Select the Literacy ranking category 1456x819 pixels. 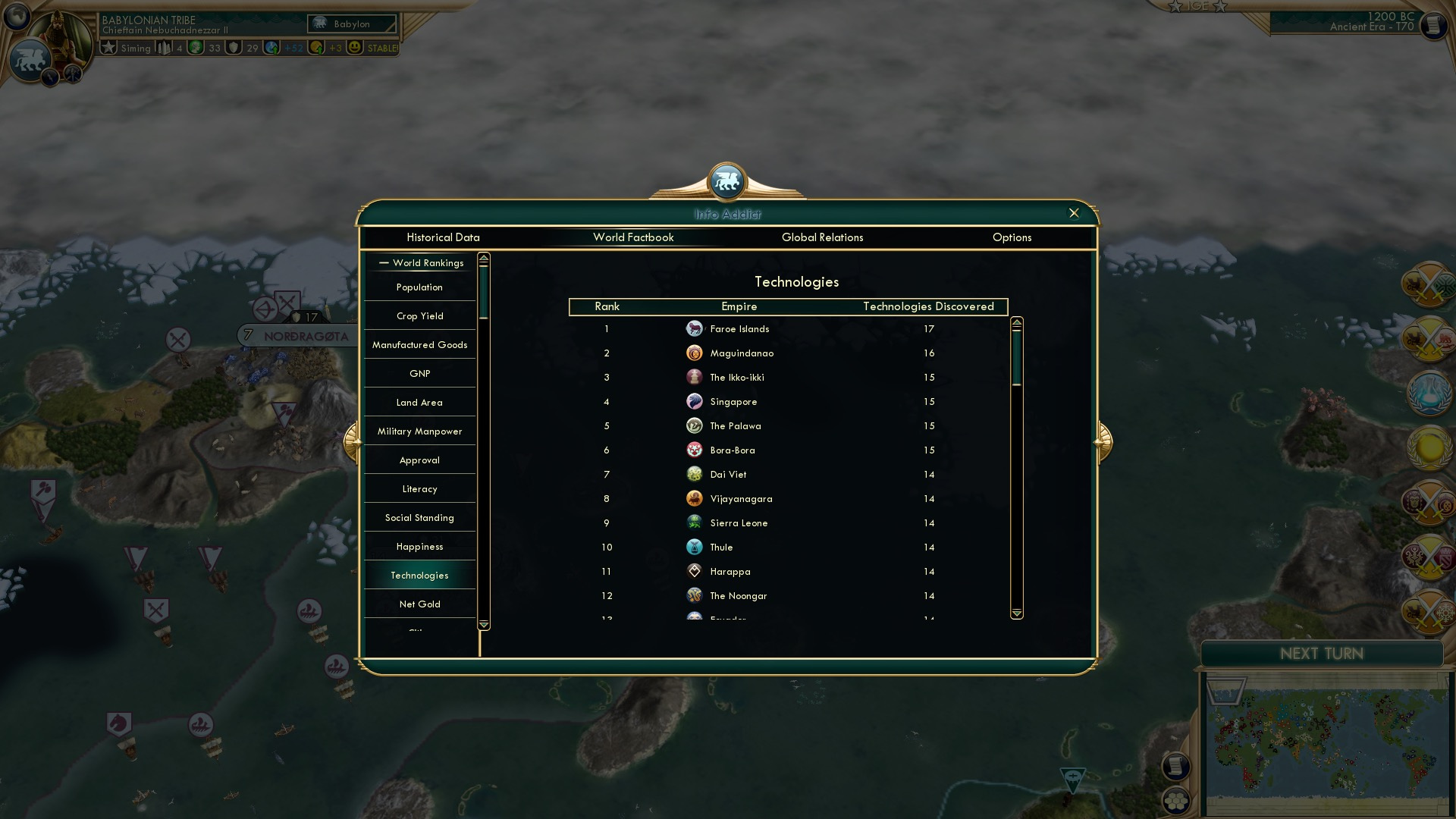pyautogui.click(x=419, y=488)
